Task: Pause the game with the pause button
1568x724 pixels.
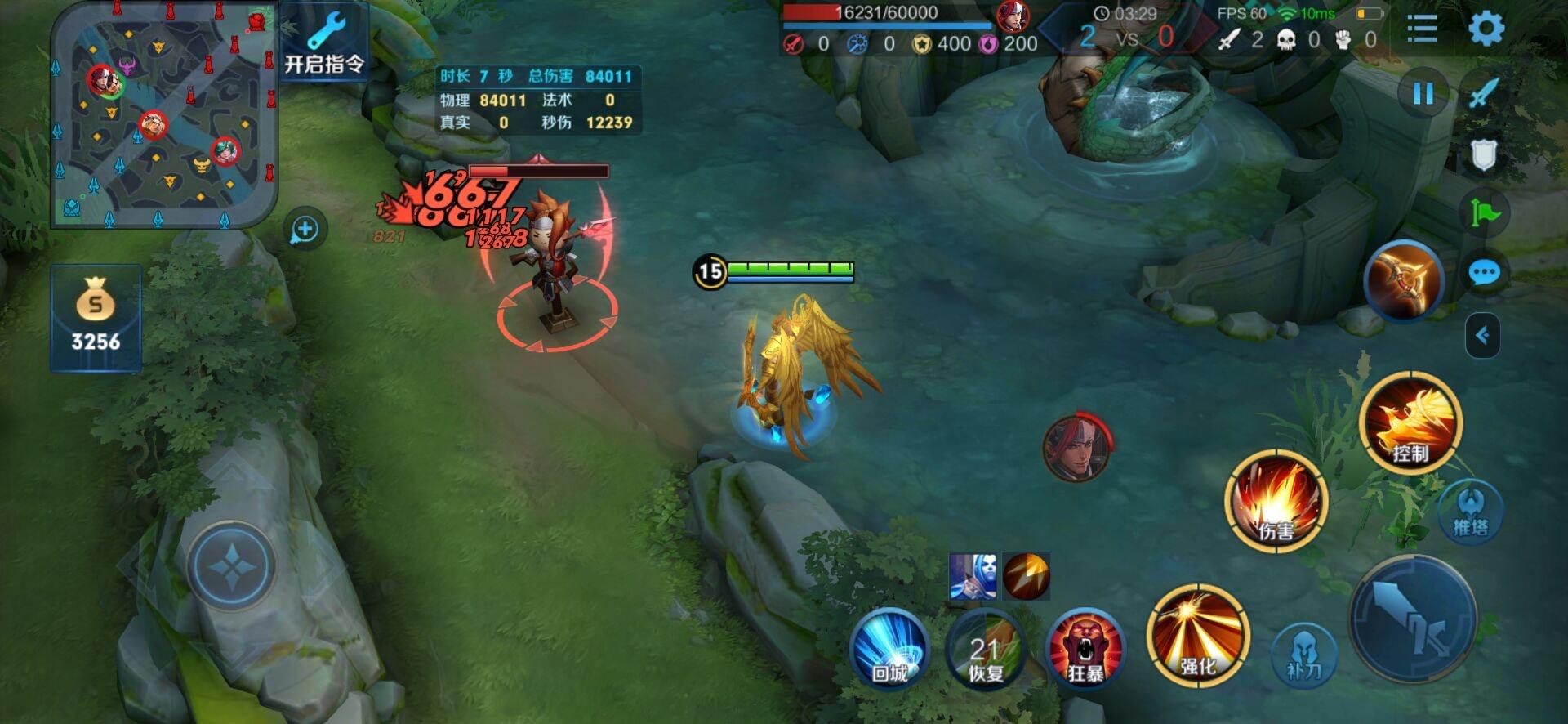Action: pyautogui.click(x=1423, y=94)
